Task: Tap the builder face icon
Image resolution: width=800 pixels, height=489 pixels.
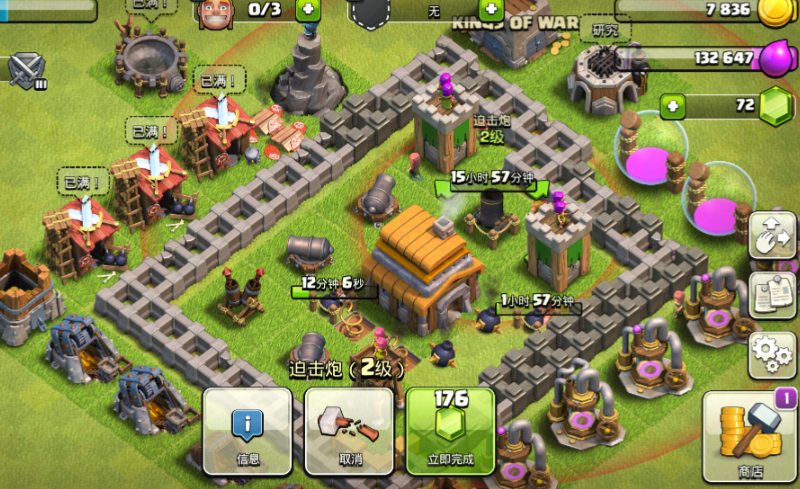Action: (x=215, y=11)
